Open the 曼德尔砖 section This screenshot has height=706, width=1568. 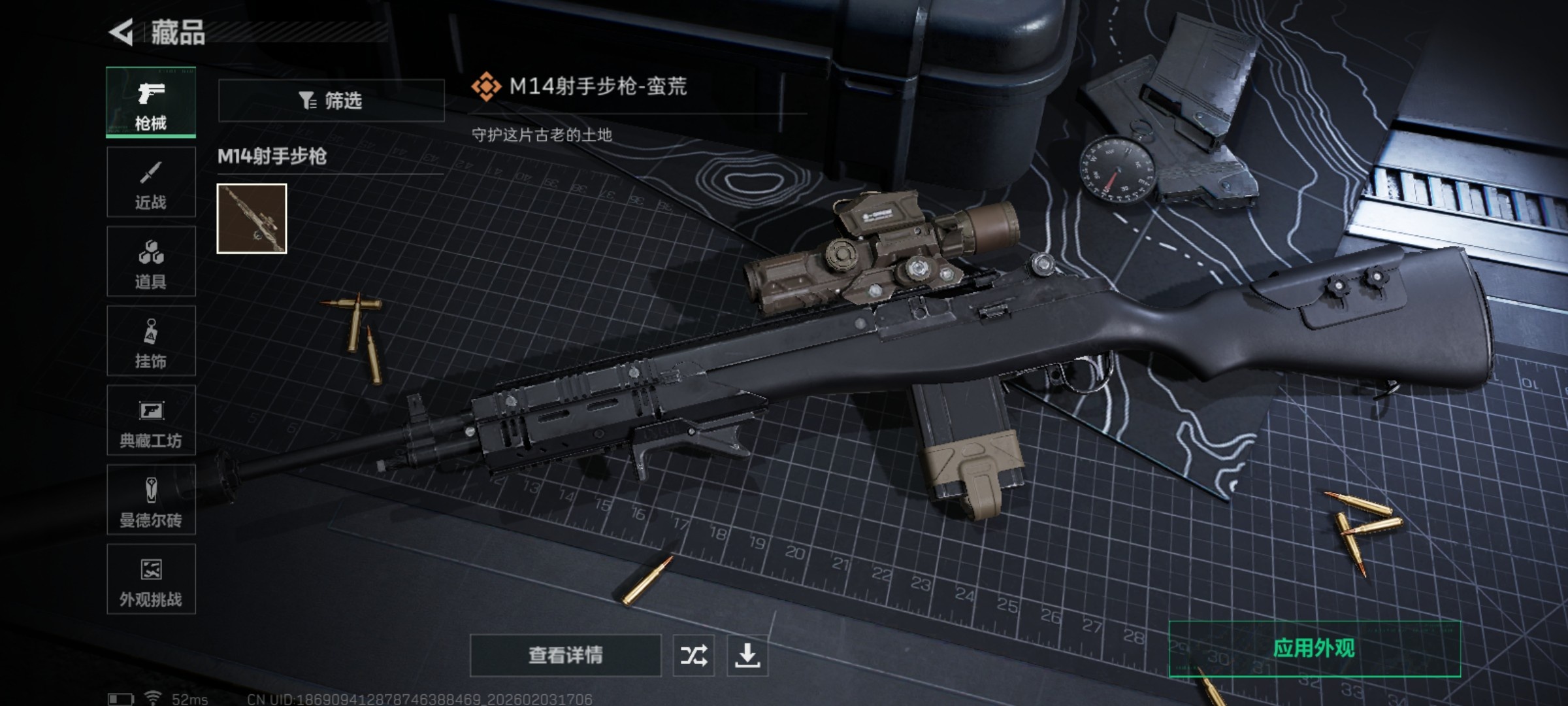click(x=151, y=501)
